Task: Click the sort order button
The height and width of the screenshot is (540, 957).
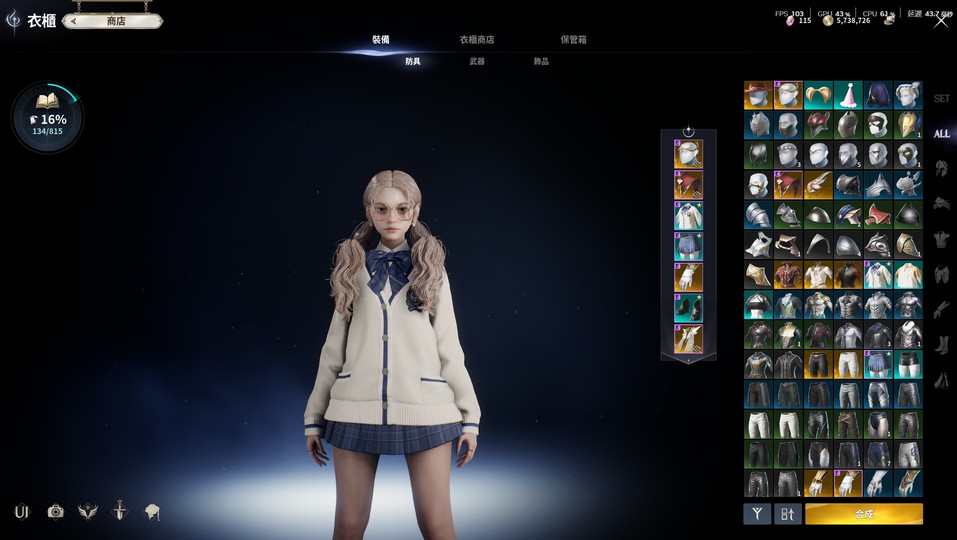Action: click(788, 514)
